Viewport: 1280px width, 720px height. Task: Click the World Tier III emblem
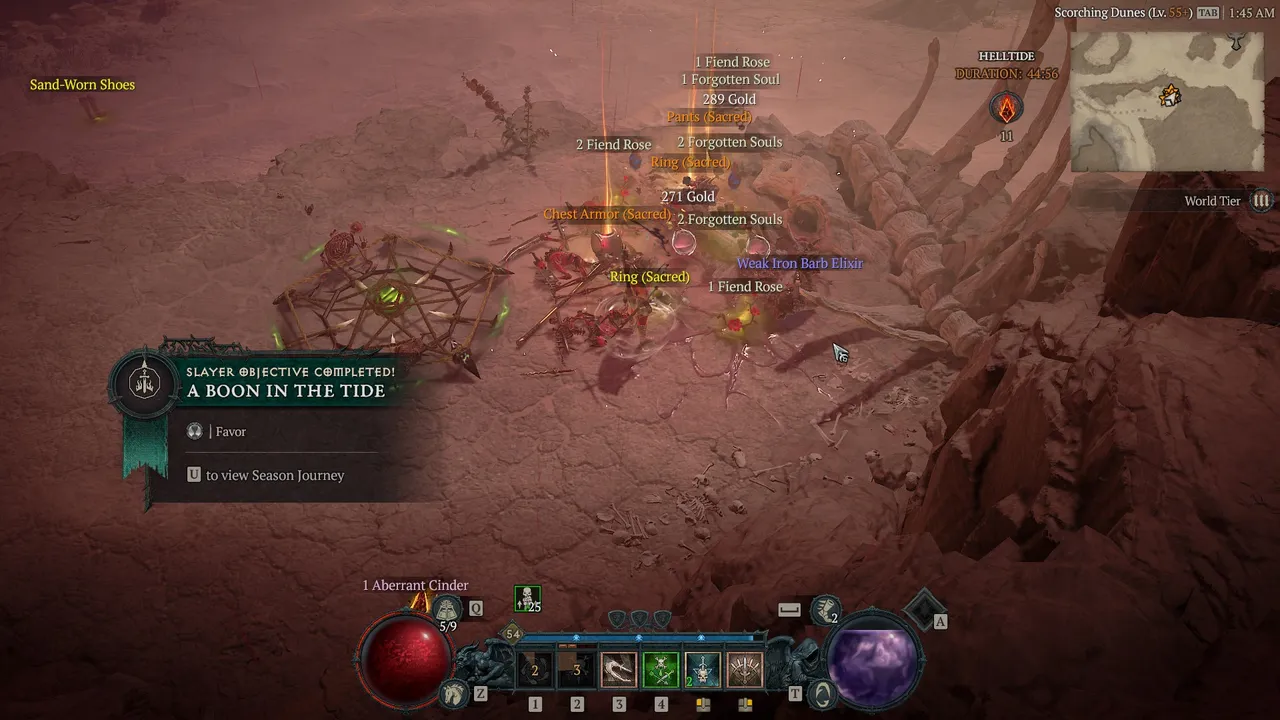1262,201
